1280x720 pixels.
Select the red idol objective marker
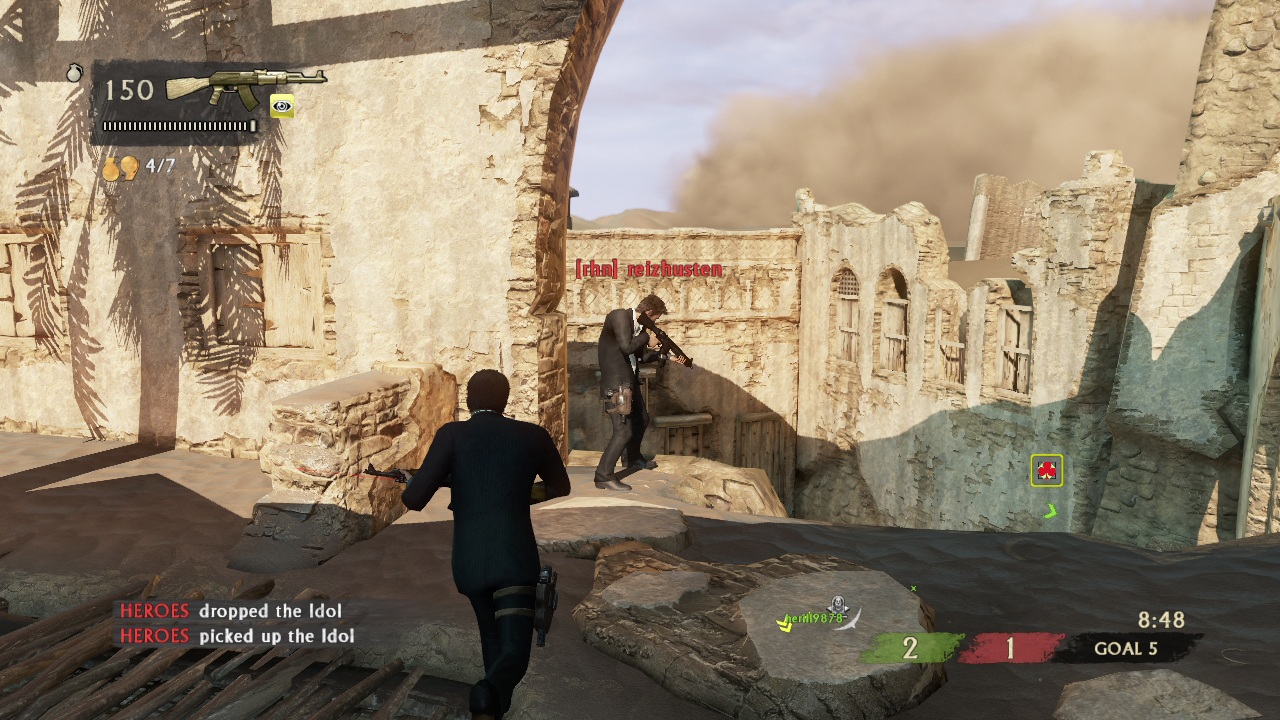(1046, 470)
